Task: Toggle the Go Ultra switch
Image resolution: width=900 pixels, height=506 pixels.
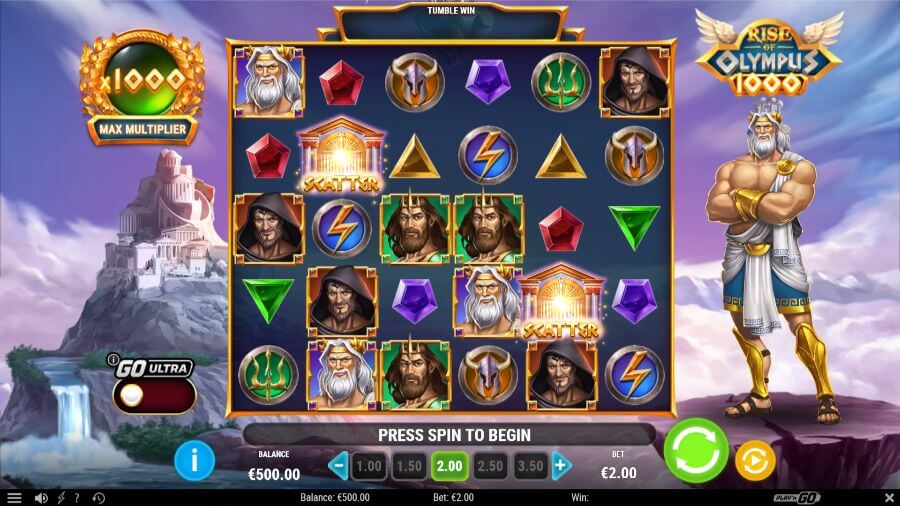Action: click(153, 395)
